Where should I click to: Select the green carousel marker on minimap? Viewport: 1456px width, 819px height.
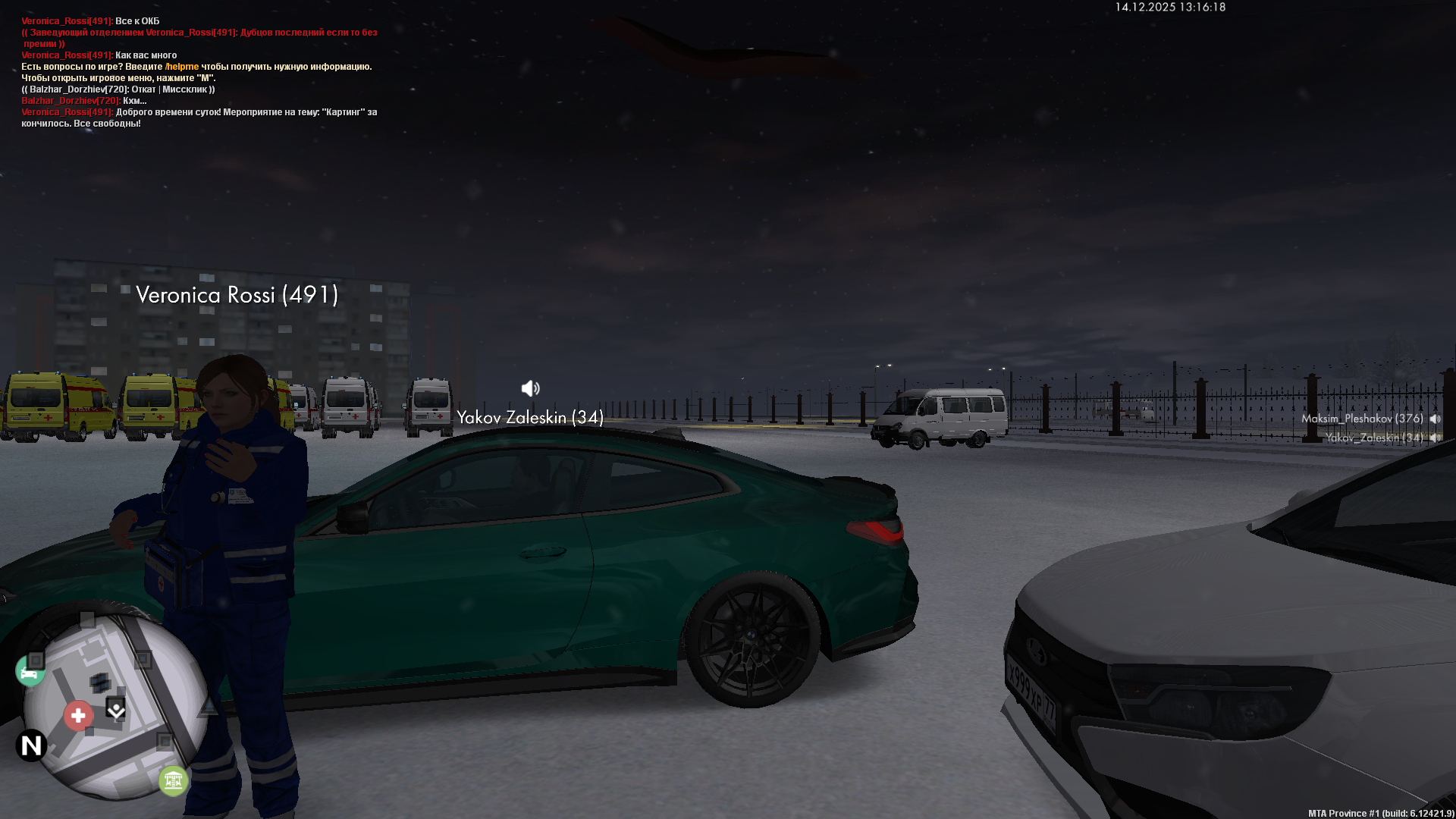point(173,780)
